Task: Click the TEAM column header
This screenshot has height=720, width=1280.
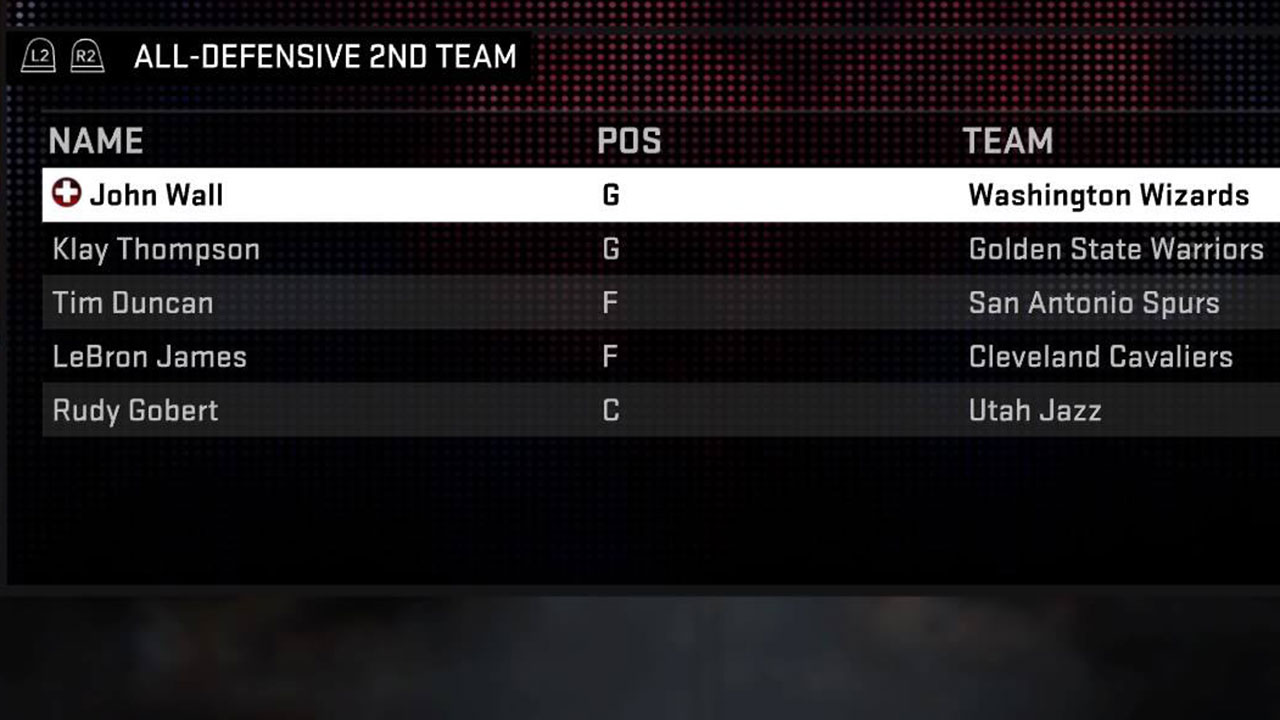Action: point(1008,141)
